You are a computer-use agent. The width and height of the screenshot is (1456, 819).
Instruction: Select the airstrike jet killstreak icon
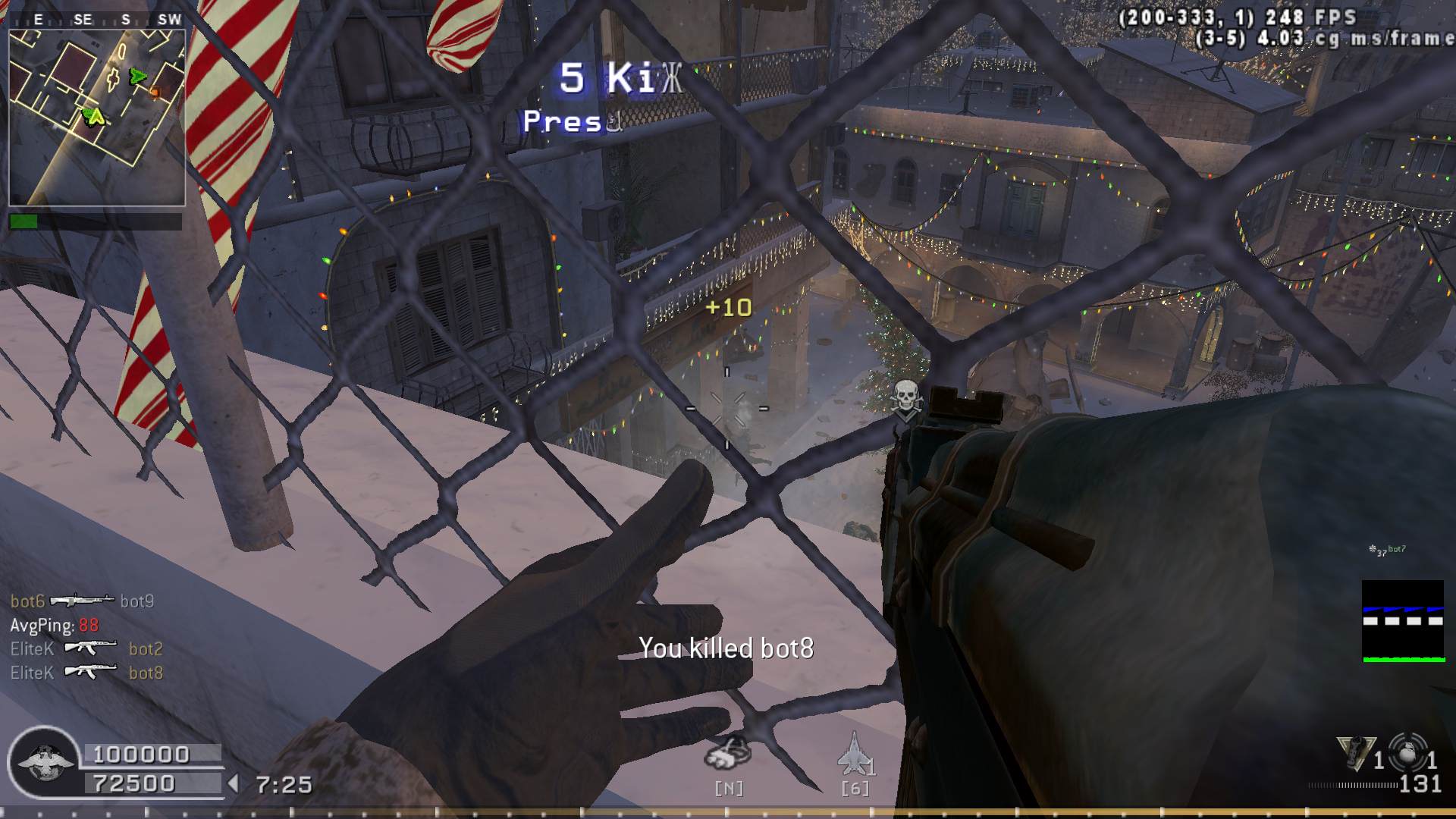pos(854,754)
